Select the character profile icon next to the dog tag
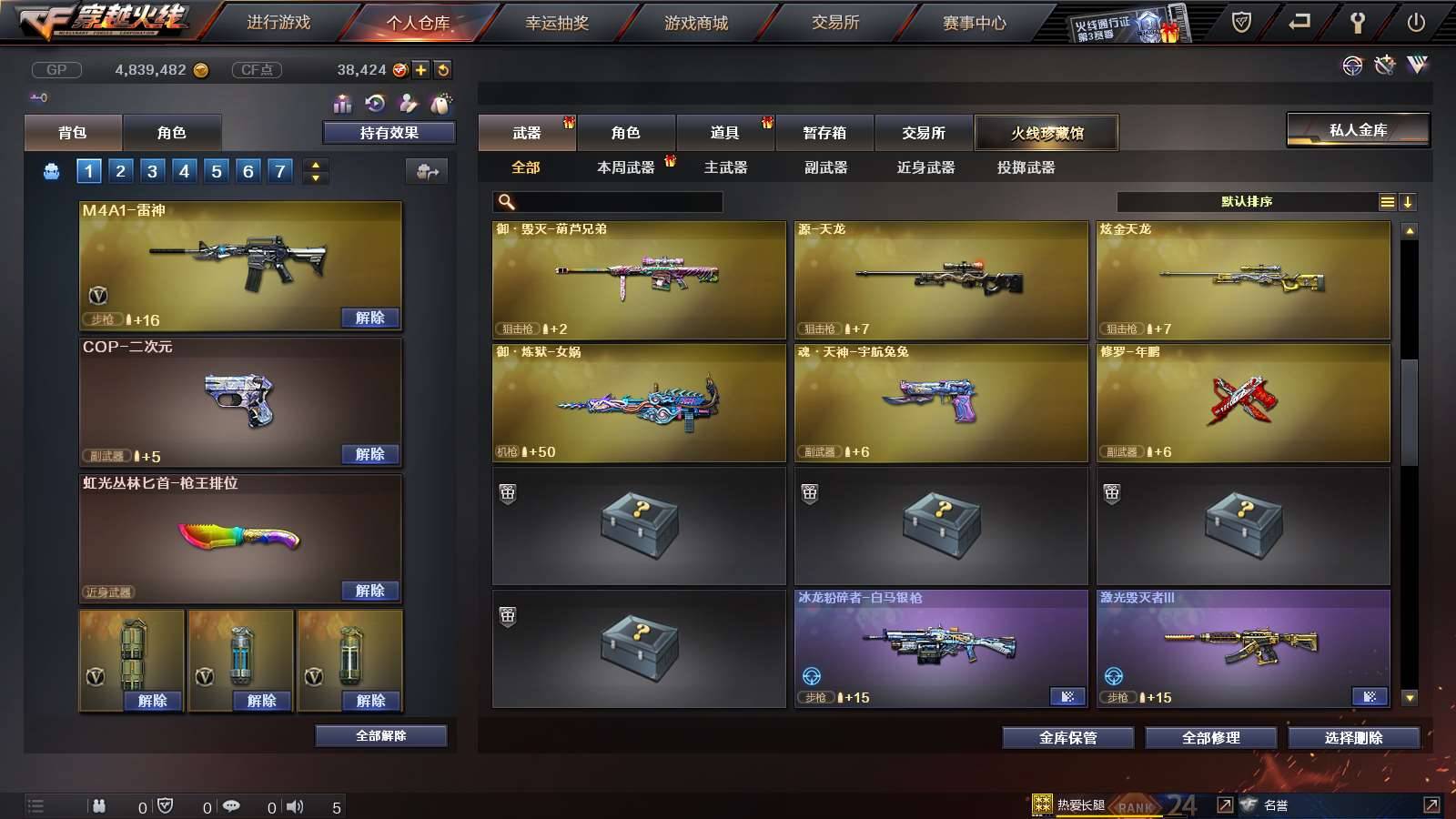1456x819 pixels. [x=408, y=102]
